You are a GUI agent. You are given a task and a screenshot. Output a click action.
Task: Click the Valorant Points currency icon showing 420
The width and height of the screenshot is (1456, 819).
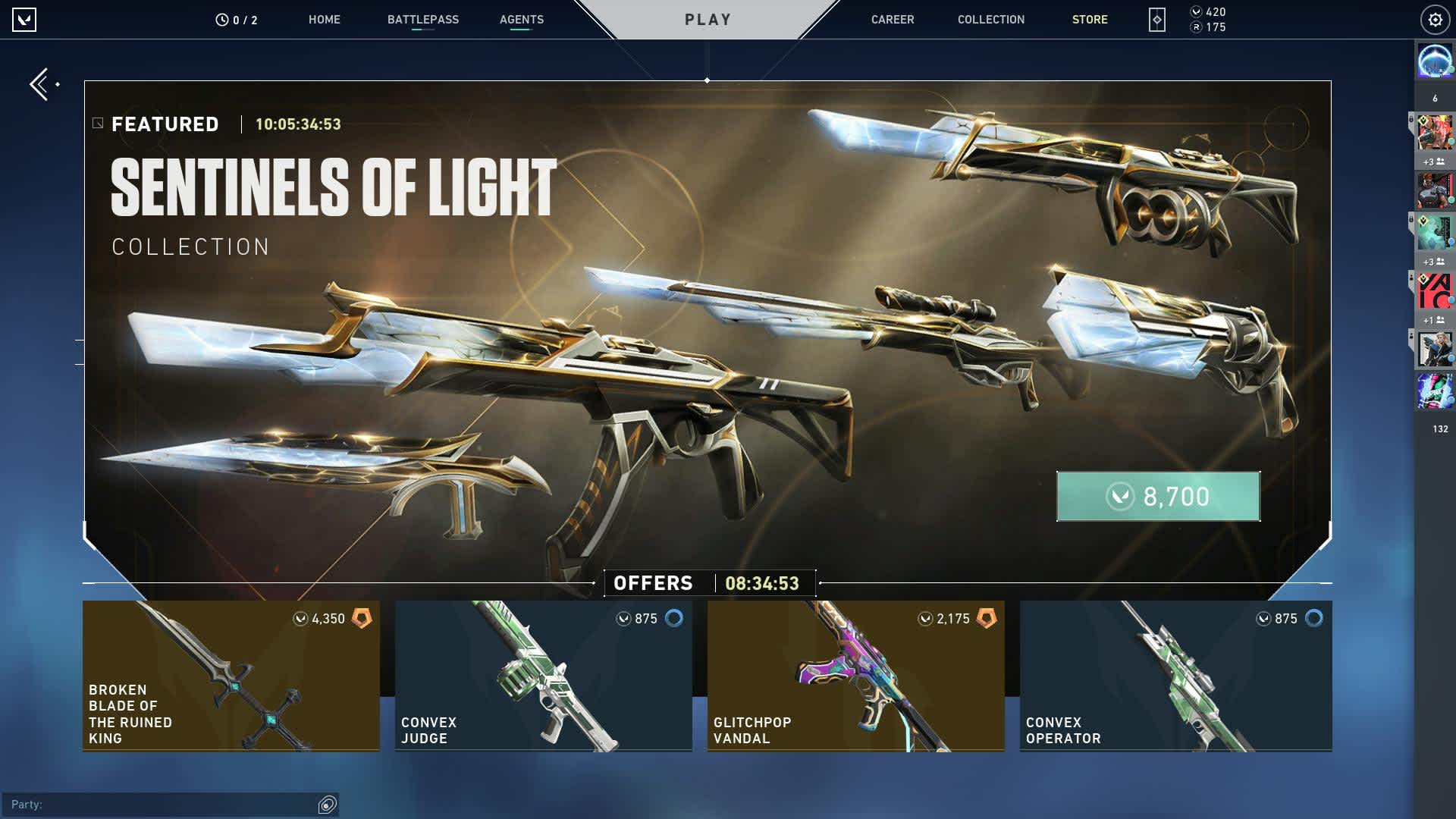click(1197, 13)
